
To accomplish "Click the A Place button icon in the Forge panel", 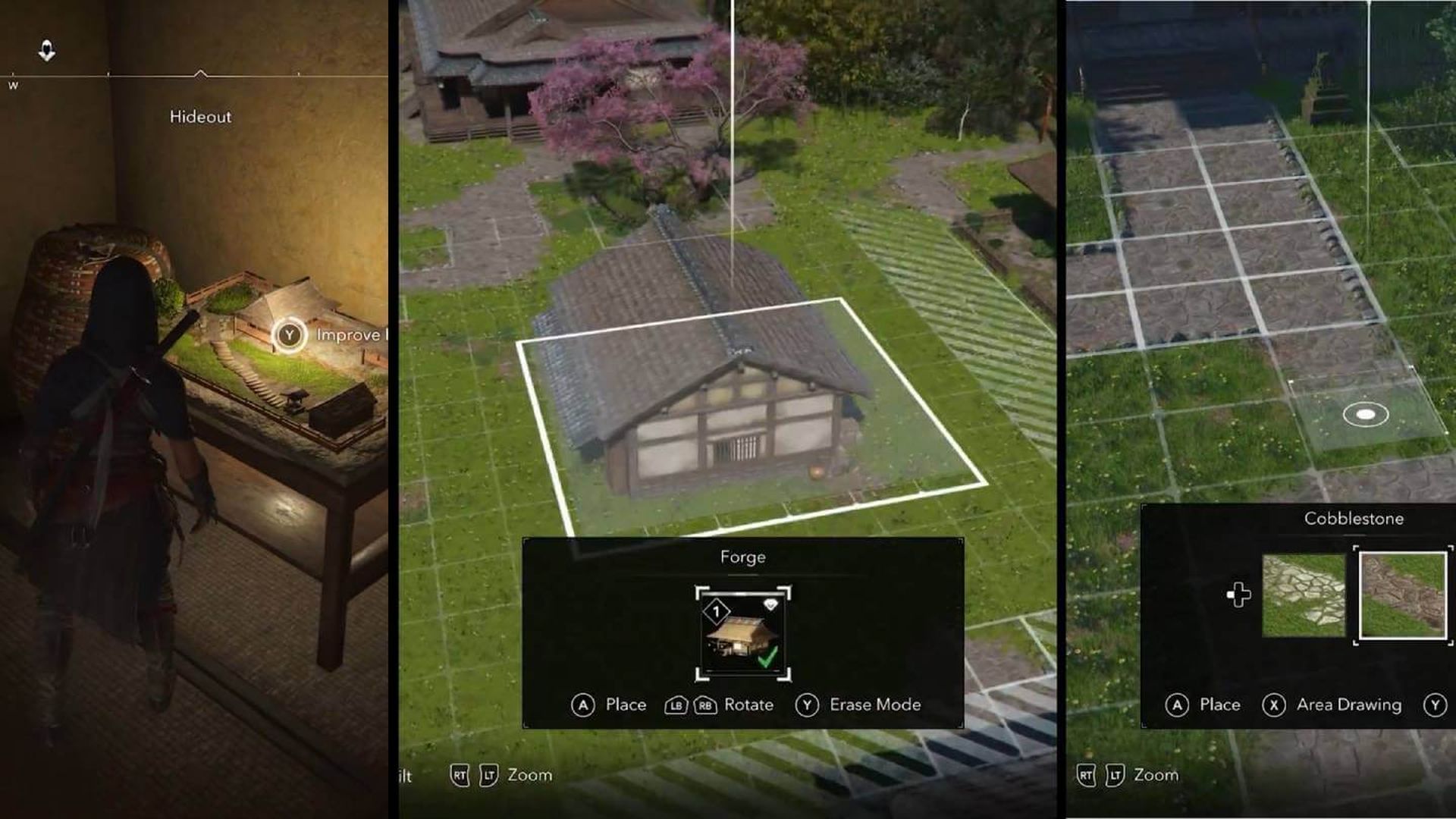I will 582,704.
